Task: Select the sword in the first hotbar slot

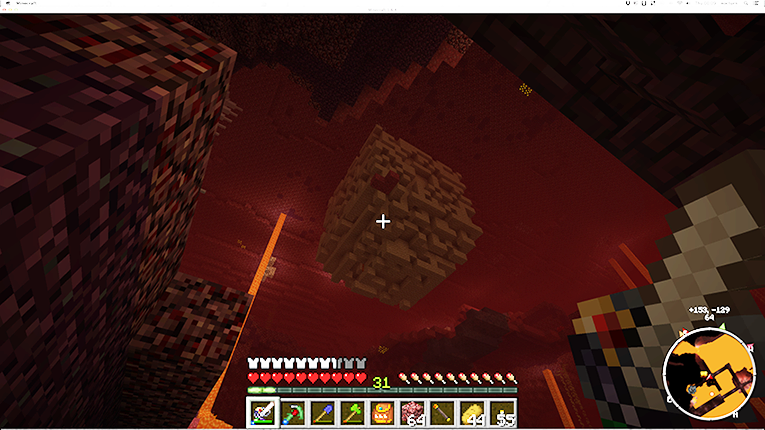Action: click(x=263, y=412)
